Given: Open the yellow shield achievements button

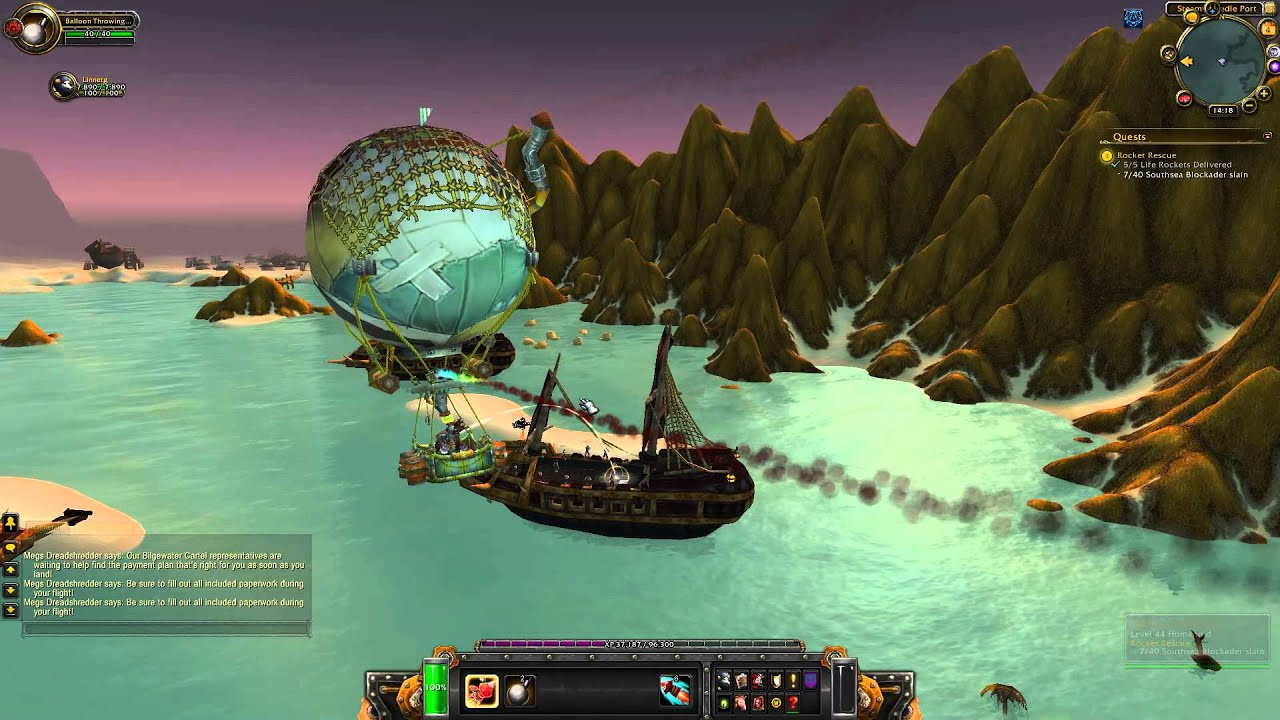Looking at the screenshot, I should pos(775,681).
